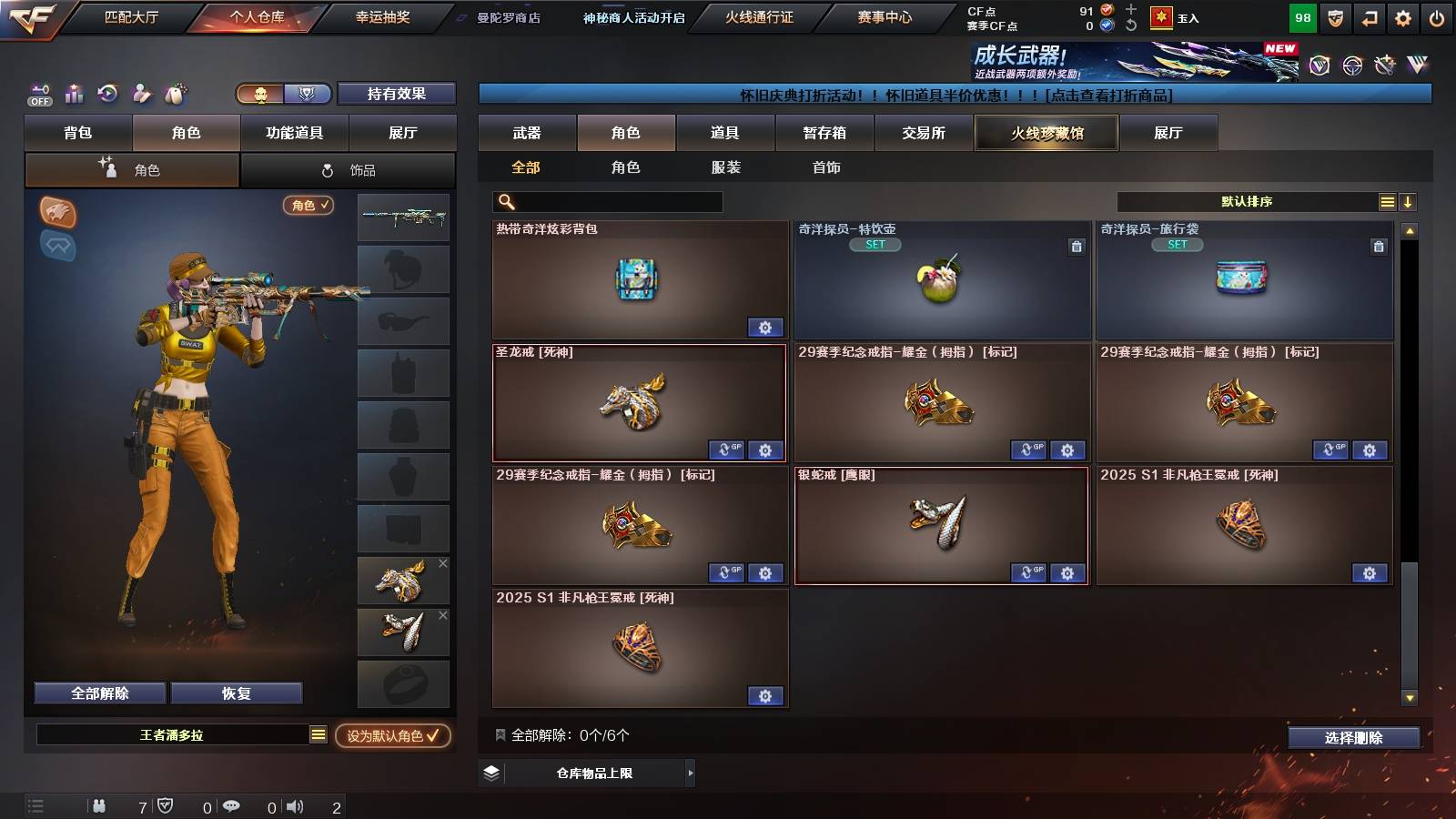Toggle the character/rank display switch above the inventory tabs

[x=282, y=94]
